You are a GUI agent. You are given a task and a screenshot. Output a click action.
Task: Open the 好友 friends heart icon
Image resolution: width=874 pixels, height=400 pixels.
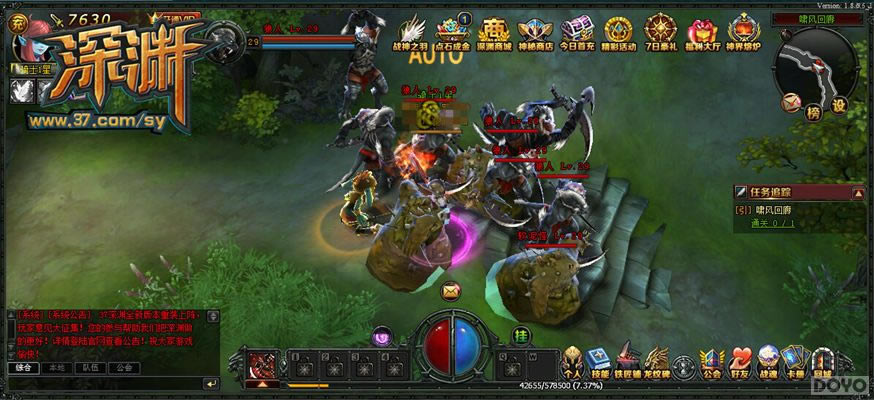pyautogui.click(x=741, y=362)
